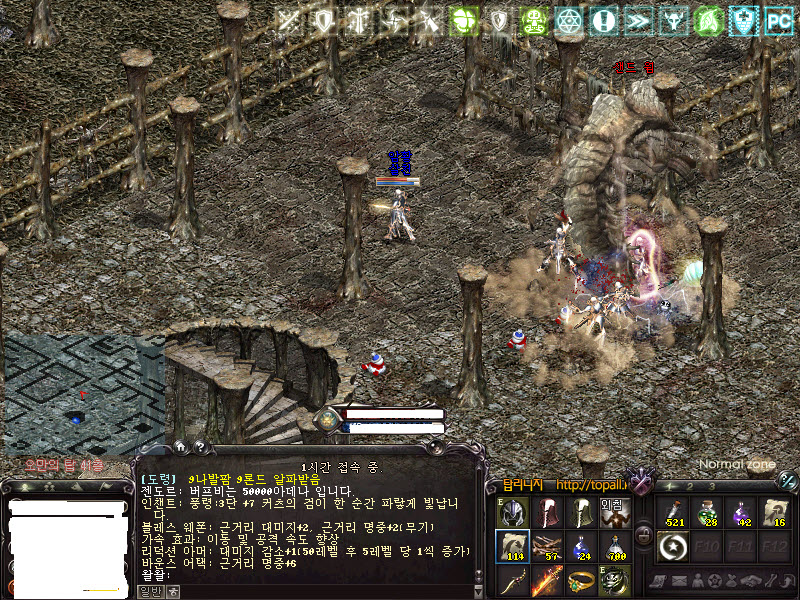Viewport: 800px width, 600px height.
Task: Click the double-arrow haste buff icon
Action: [x=638, y=19]
